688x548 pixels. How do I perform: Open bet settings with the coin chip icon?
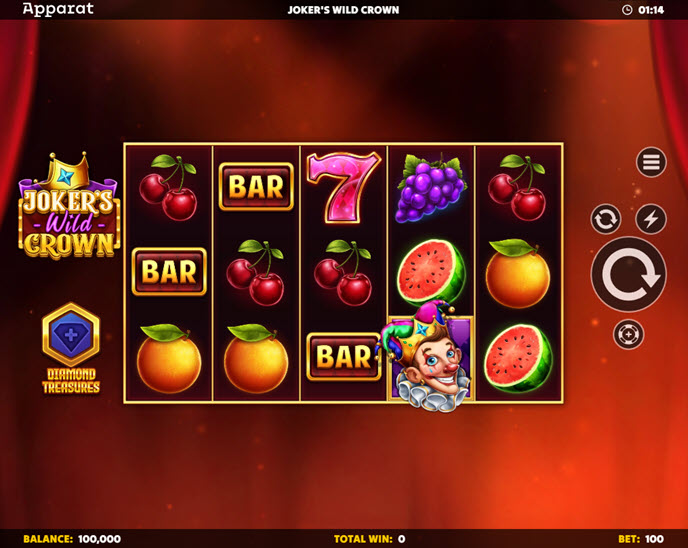(628, 334)
